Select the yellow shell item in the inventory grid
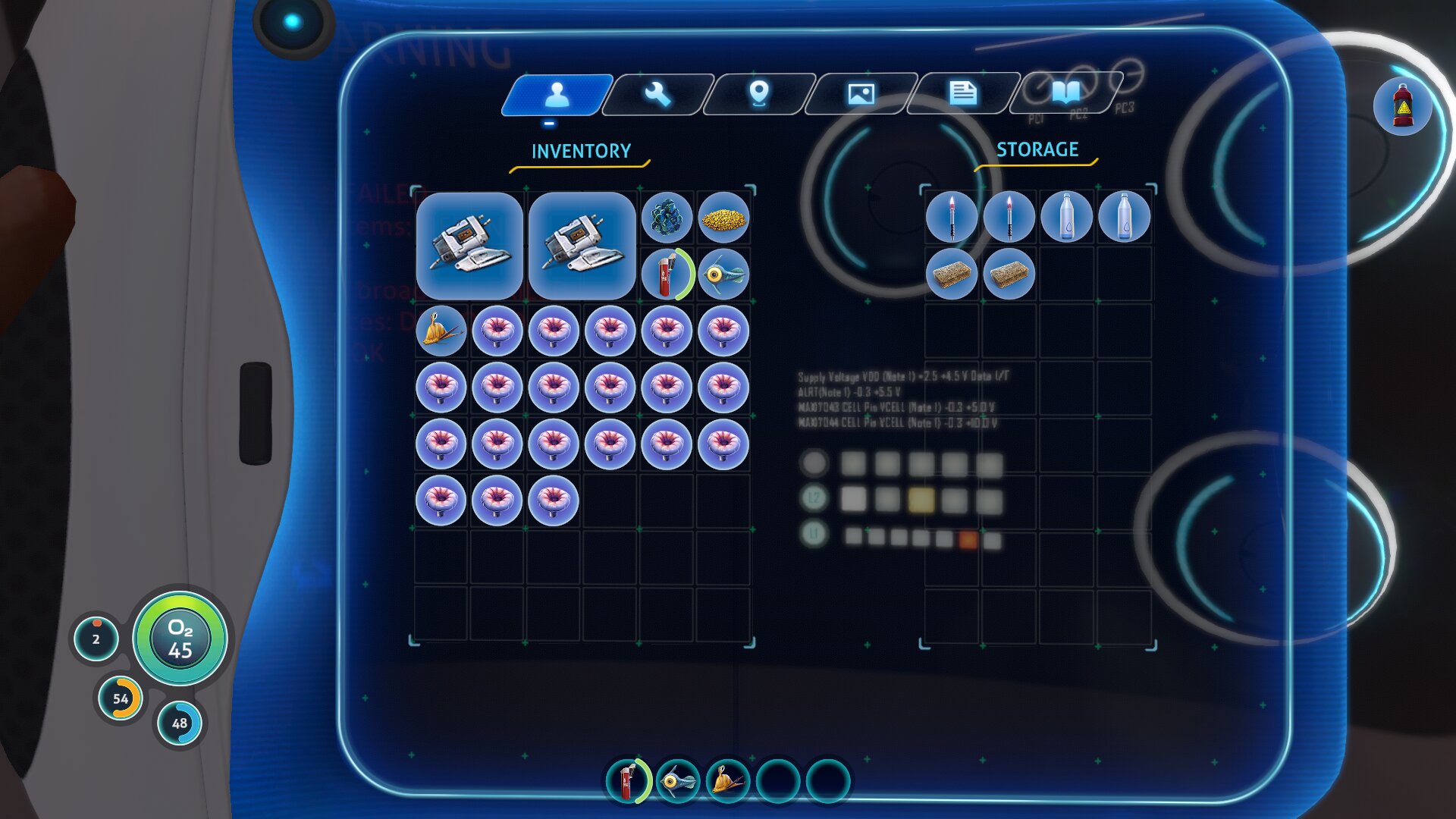This screenshot has width=1456, height=819. pos(441,331)
